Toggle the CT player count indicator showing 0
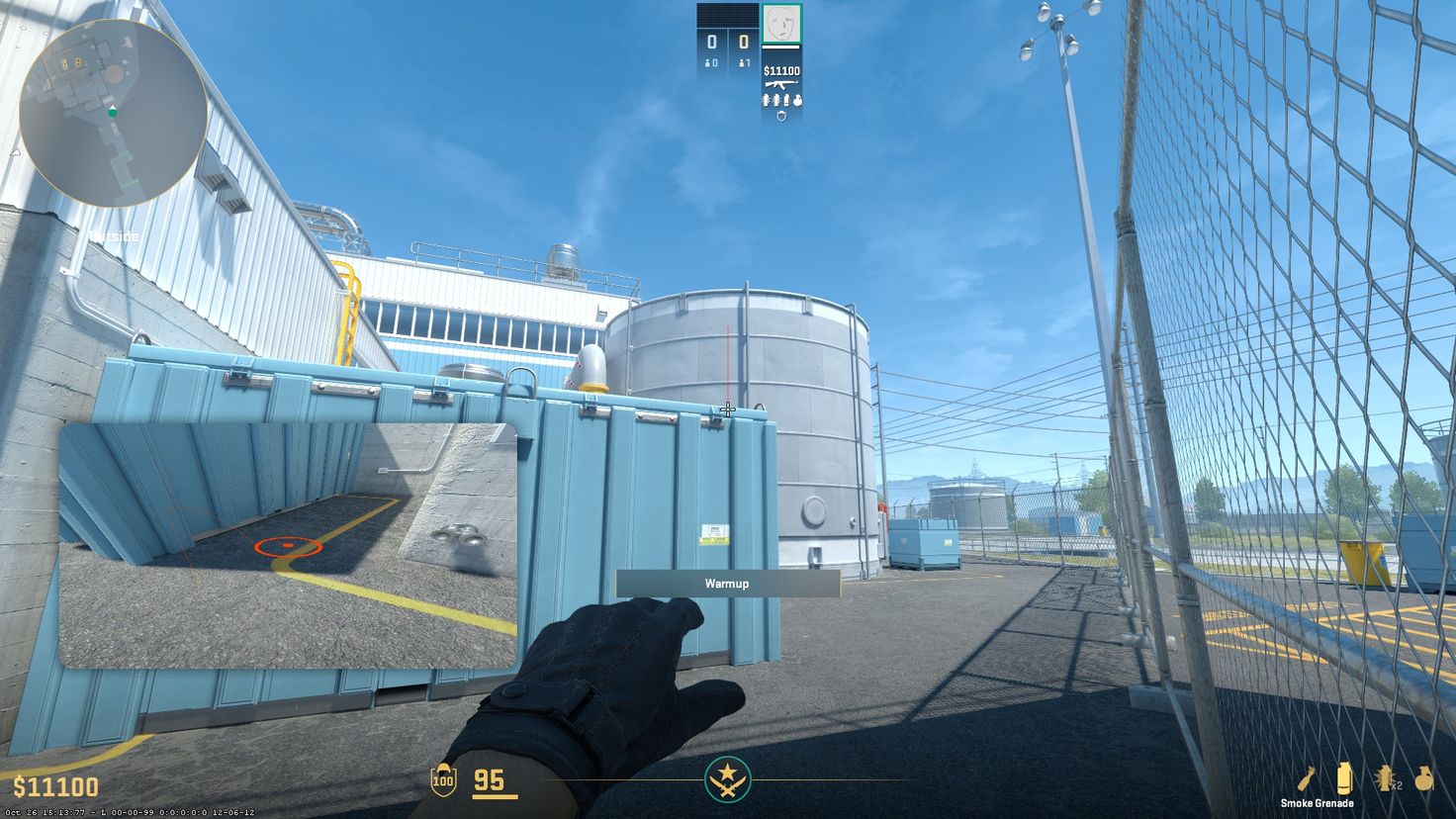The image size is (1456, 819). click(x=710, y=62)
